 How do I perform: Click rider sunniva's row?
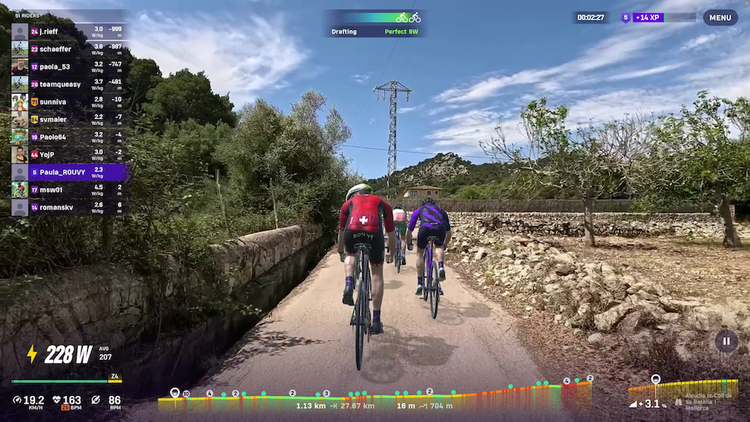pyautogui.click(x=68, y=102)
